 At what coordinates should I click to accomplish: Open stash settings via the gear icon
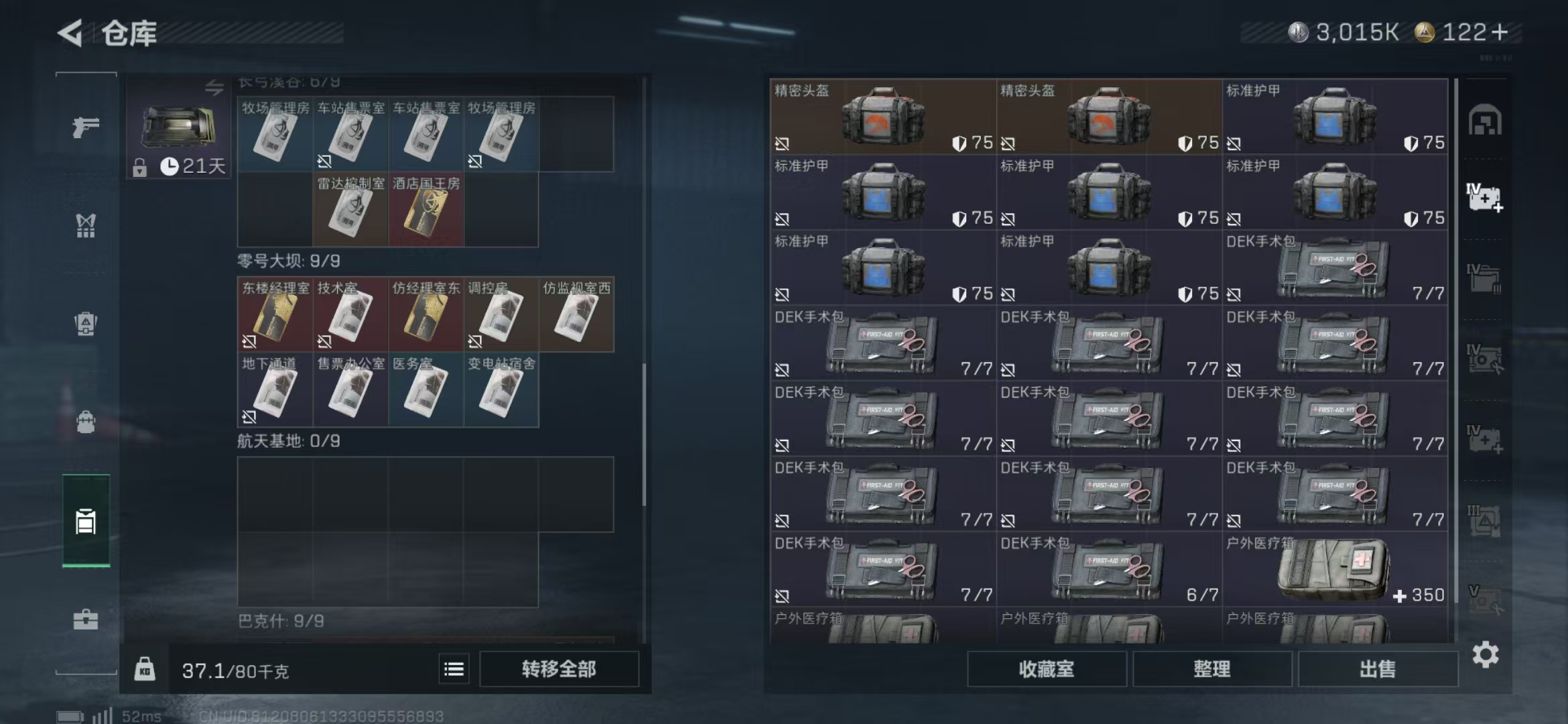1485,655
